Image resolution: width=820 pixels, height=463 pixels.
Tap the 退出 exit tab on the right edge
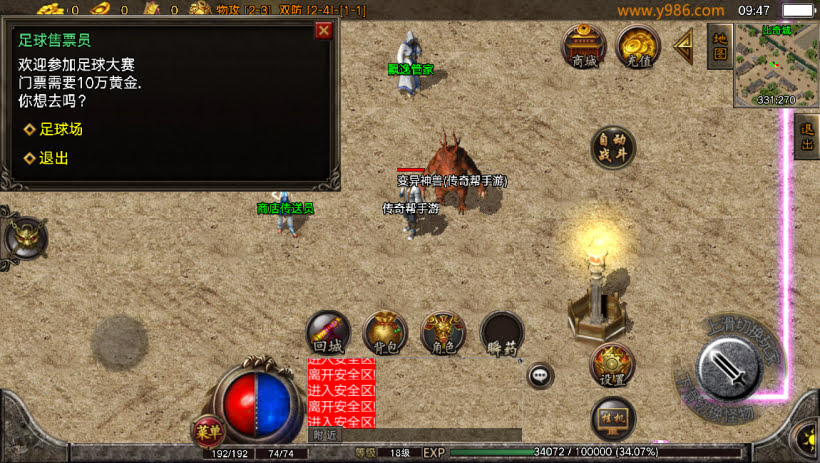tap(807, 136)
